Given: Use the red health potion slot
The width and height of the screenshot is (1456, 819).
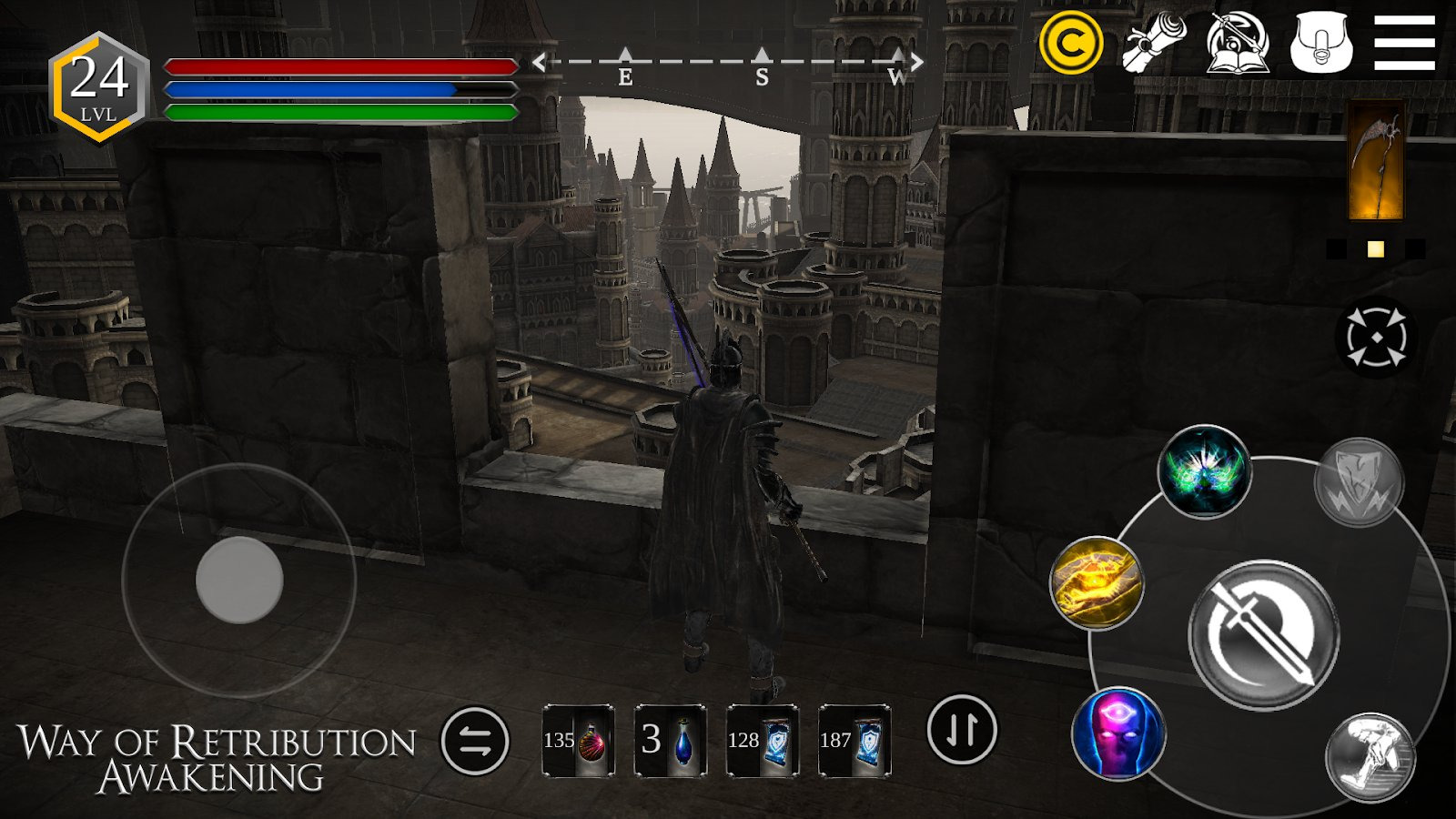Looking at the screenshot, I should tap(579, 741).
